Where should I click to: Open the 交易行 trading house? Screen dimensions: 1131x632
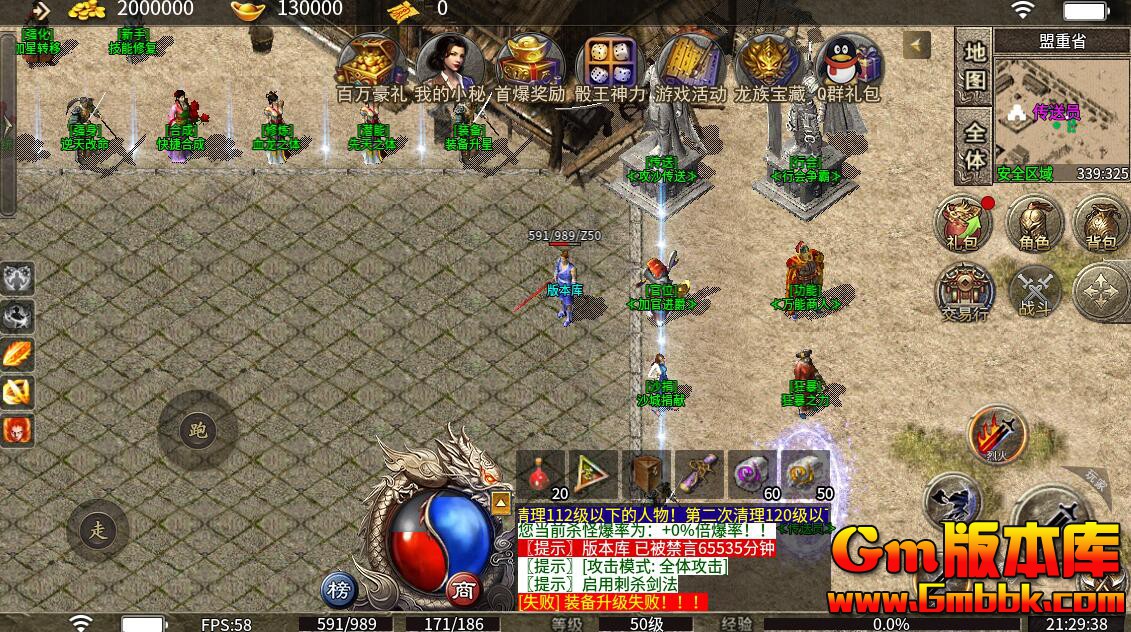coord(964,292)
